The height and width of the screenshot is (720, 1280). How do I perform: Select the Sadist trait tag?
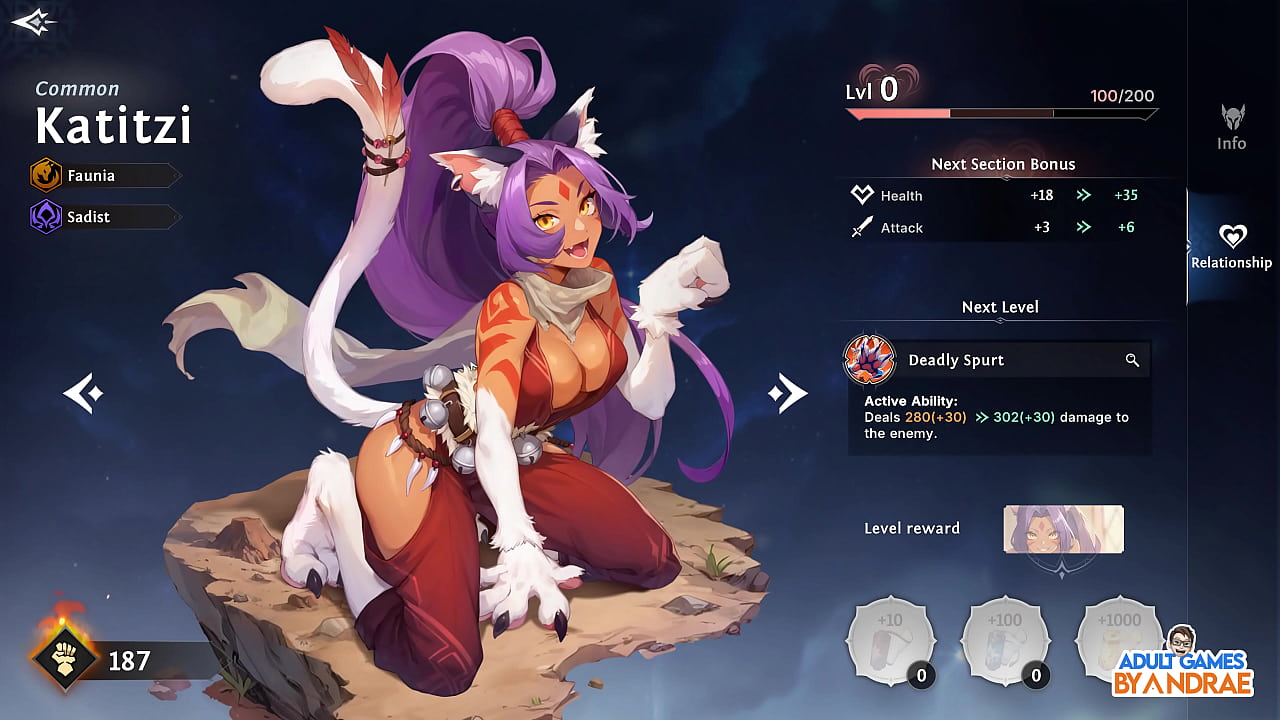[104, 217]
